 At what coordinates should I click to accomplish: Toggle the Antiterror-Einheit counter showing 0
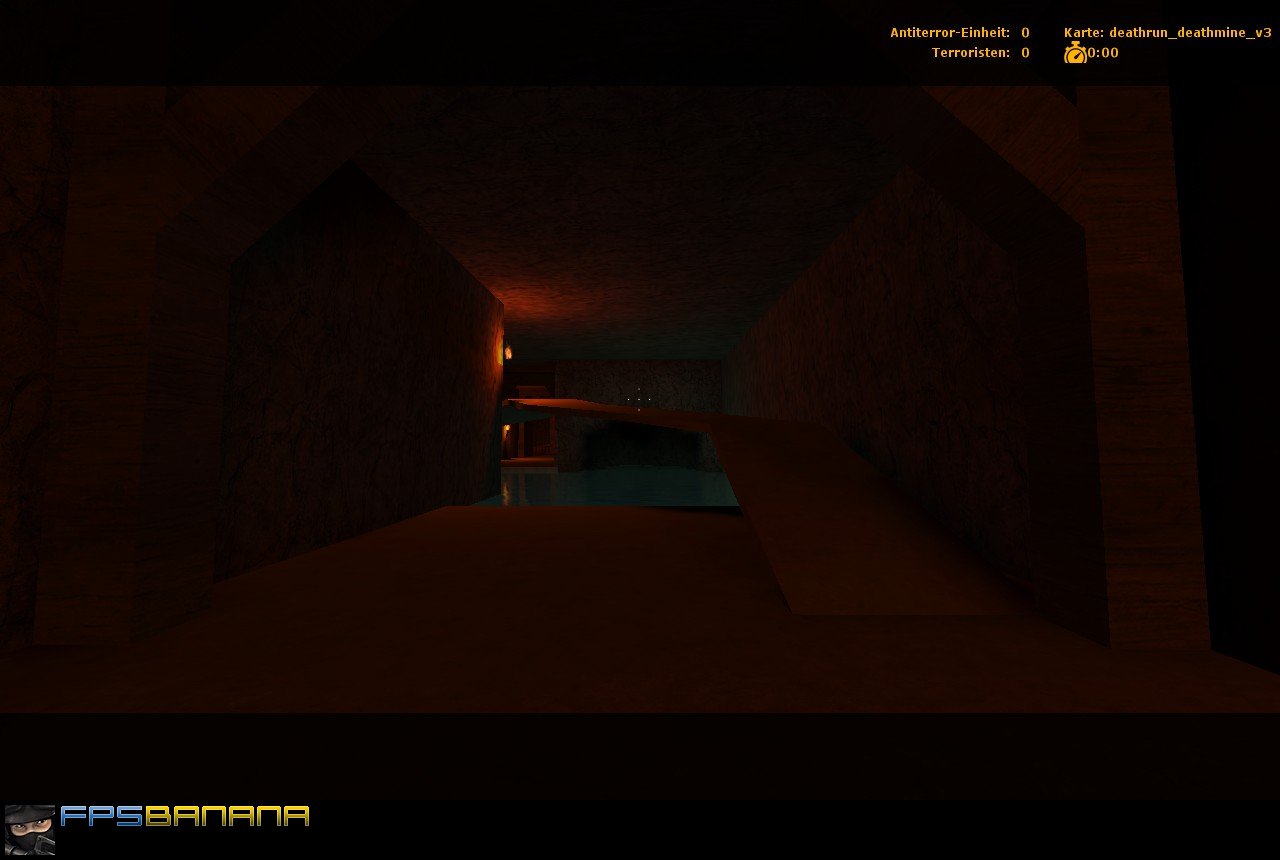click(1023, 32)
